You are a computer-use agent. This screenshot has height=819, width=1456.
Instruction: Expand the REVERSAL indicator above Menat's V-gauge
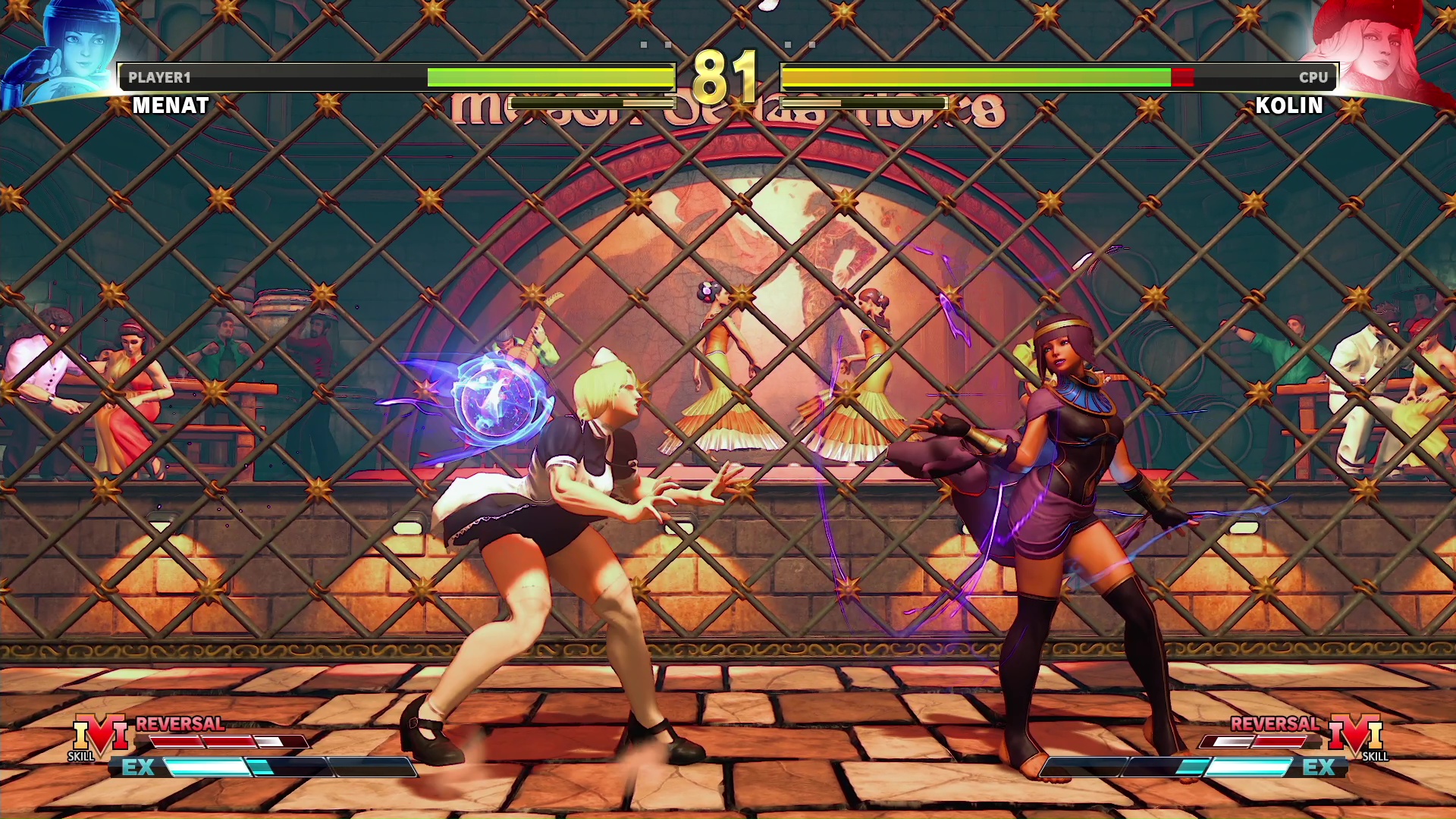tap(180, 723)
